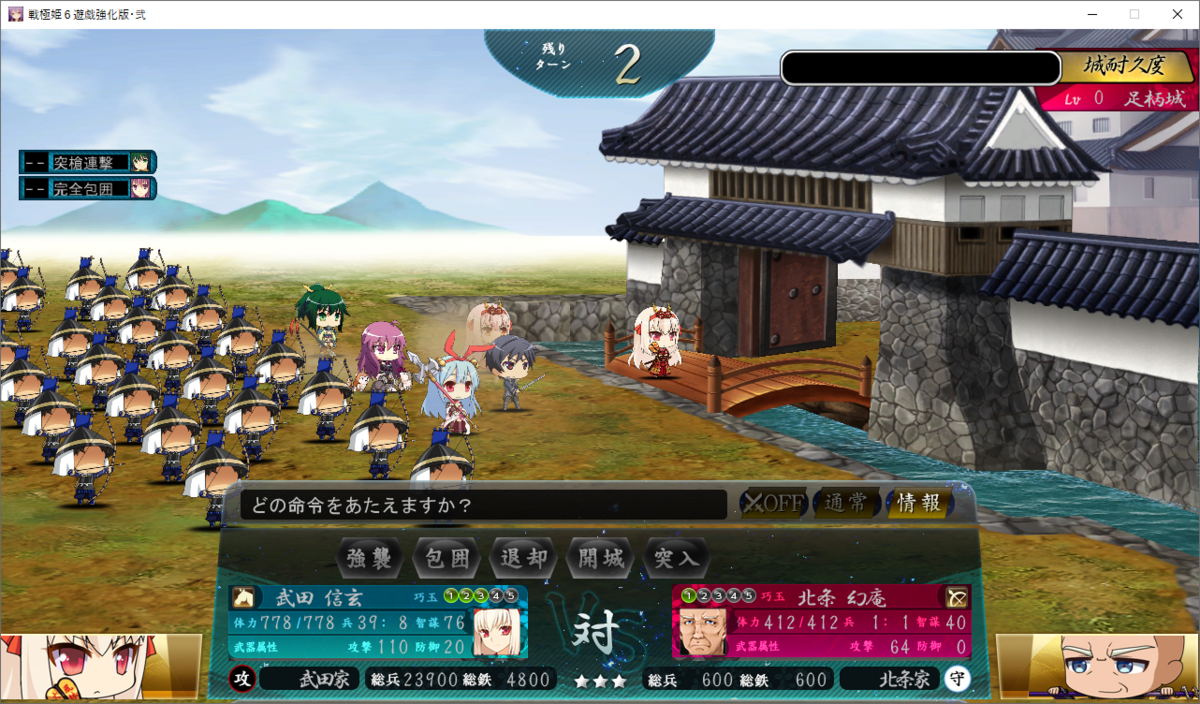The width and height of the screenshot is (1200, 704).
Task: Select the 突槍連撃 skill entry
Action: [88, 162]
